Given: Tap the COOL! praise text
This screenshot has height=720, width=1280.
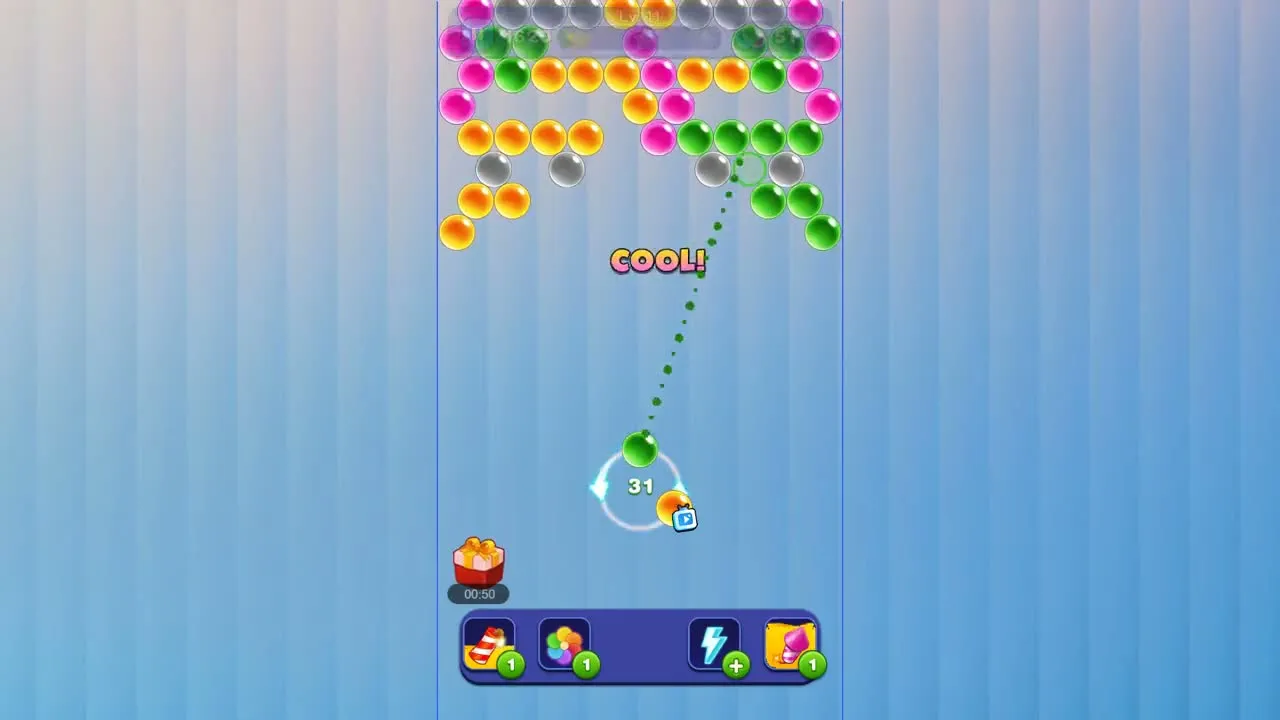Looking at the screenshot, I should pyautogui.click(x=657, y=261).
